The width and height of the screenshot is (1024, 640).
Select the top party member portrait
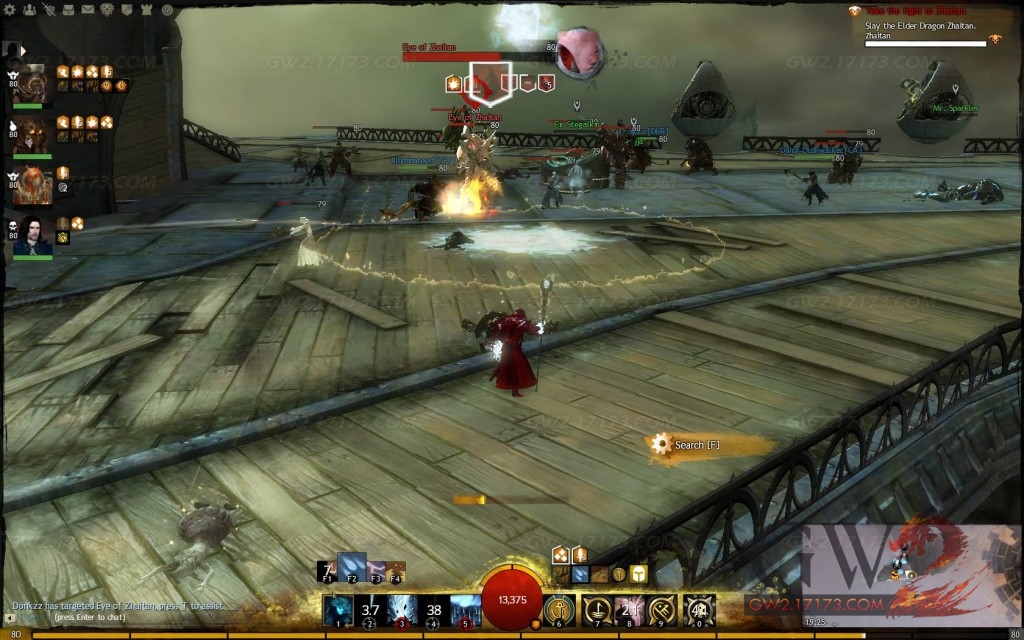[33, 84]
